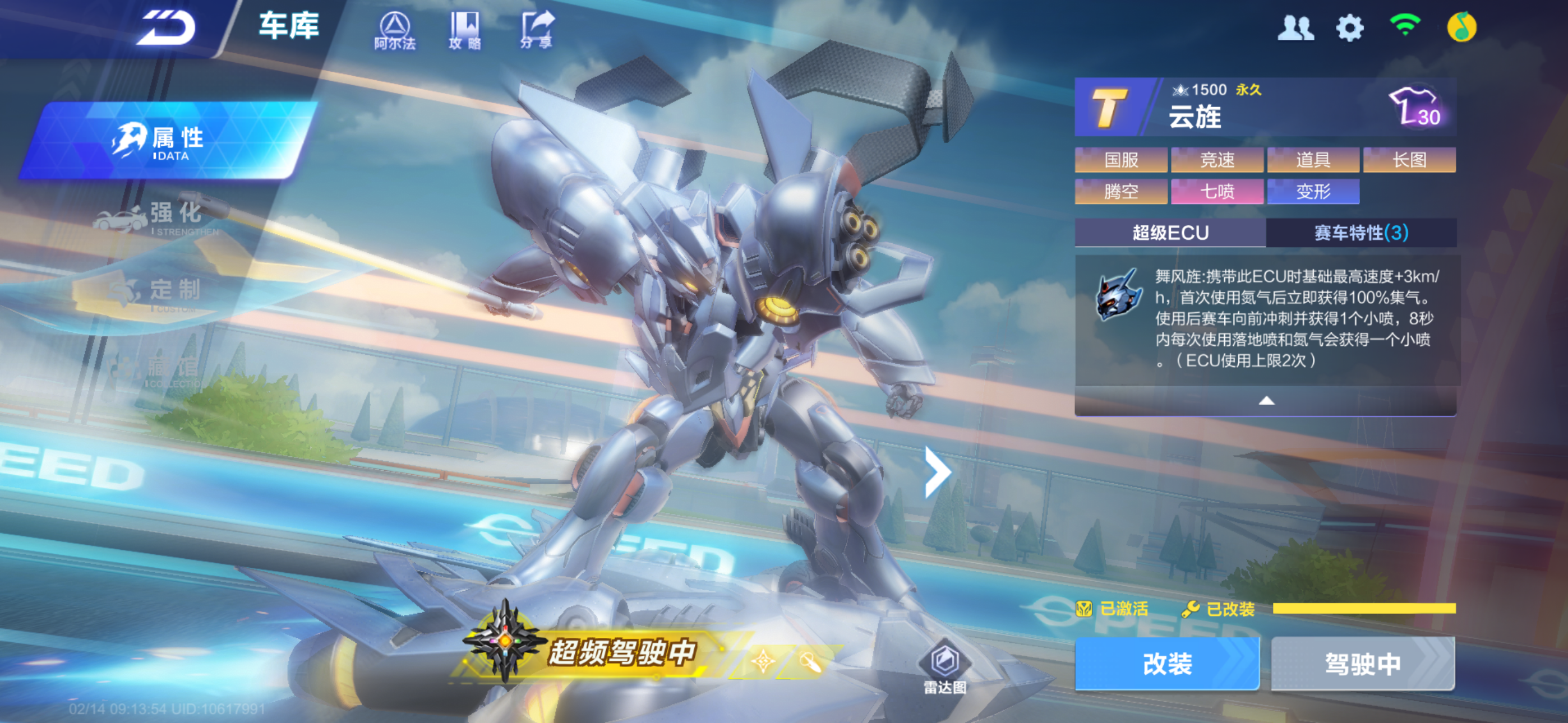Viewport: 1568px width, 723px height.
Task: Tap the yellow music note icon
Action: click(x=1461, y=28)
